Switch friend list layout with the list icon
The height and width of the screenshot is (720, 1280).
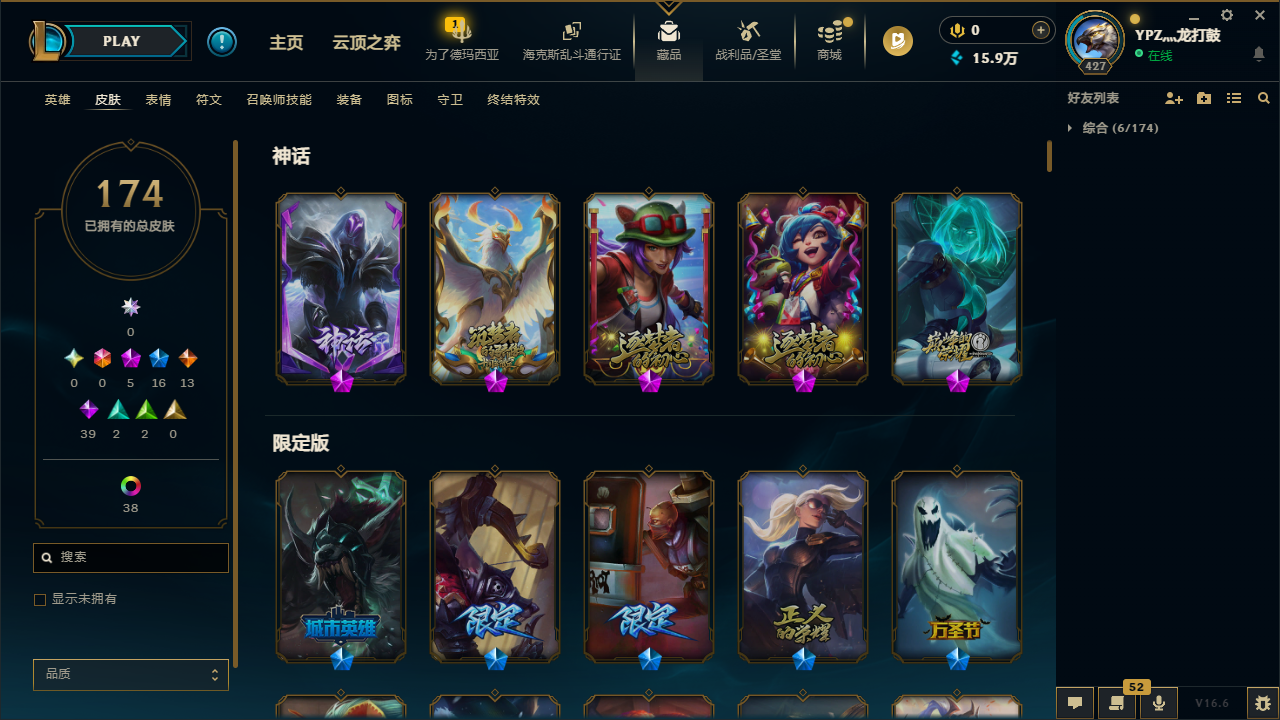click(x=1234, y=98)
